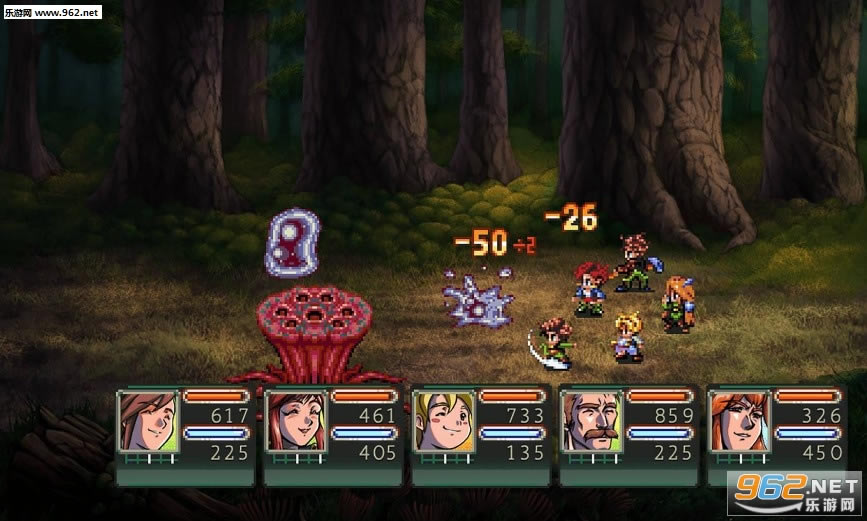Select the mustached older man's portrait
Viewport: 867px width, 521px height.
tap(591, 421)
